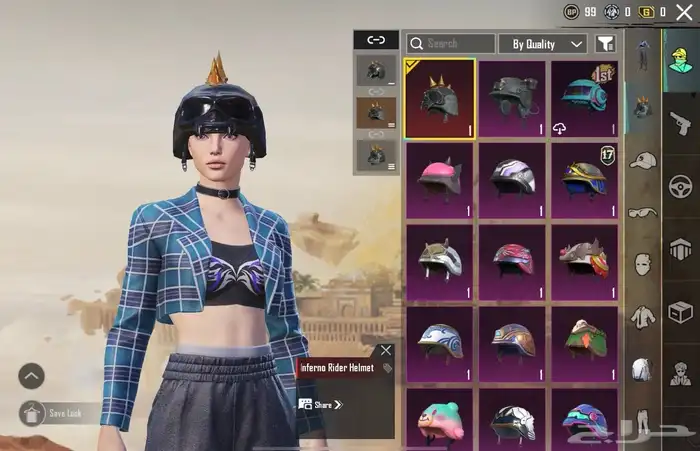Click the Save Look button

click(x=60, y=412)
